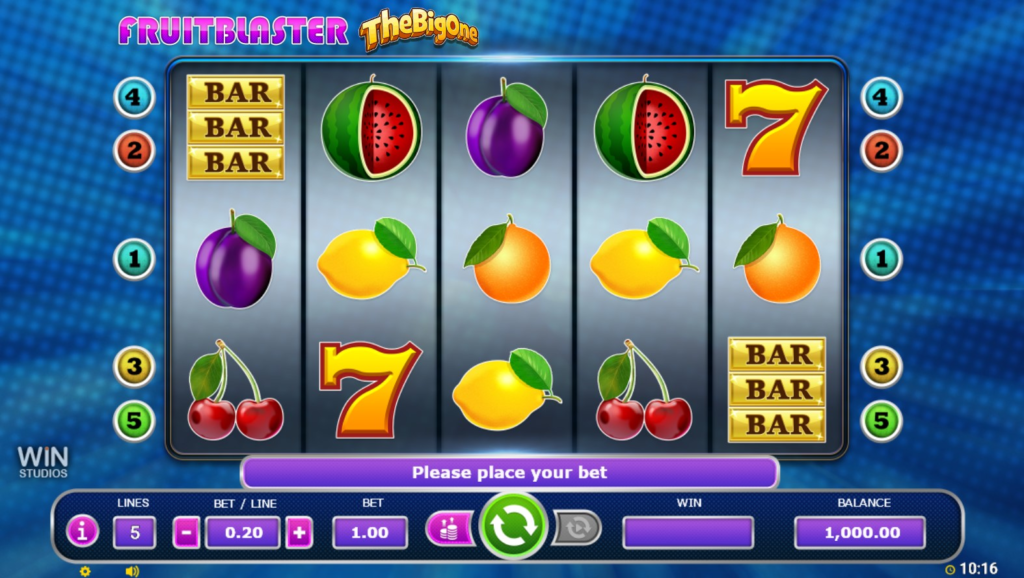This screenshot has width=1024, height=578.
Task: Increase the bet per line with plus
Action: coord(299,533)
